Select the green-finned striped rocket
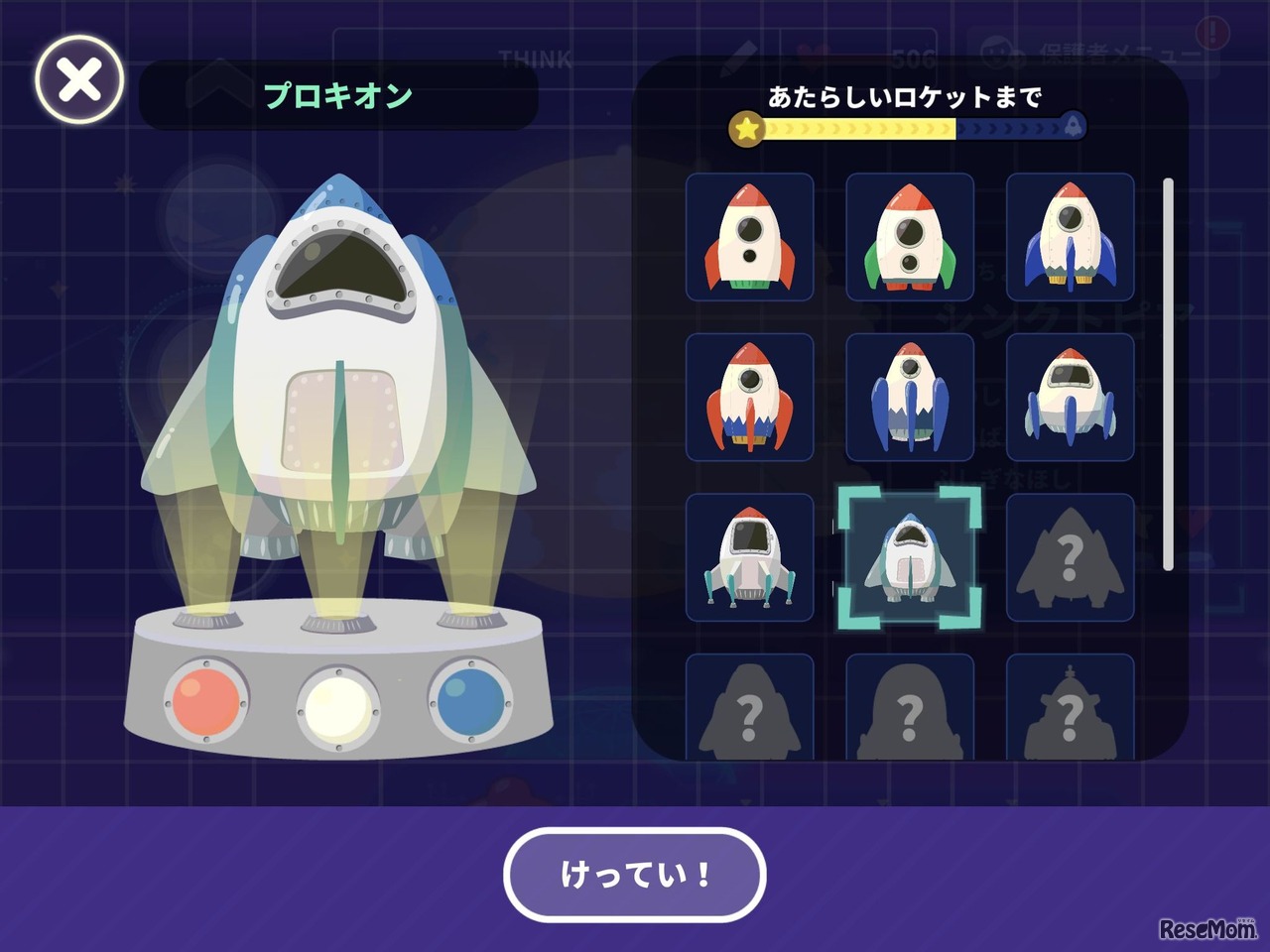The width and height of the screenshot is (1270, 952). 908,238
